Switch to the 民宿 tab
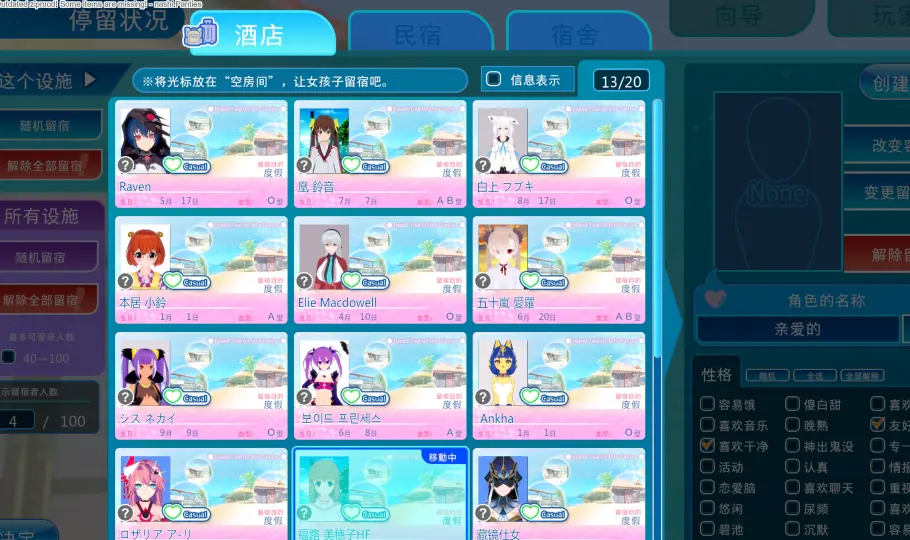This screenshot has width=910, height=540. point(419,35)
